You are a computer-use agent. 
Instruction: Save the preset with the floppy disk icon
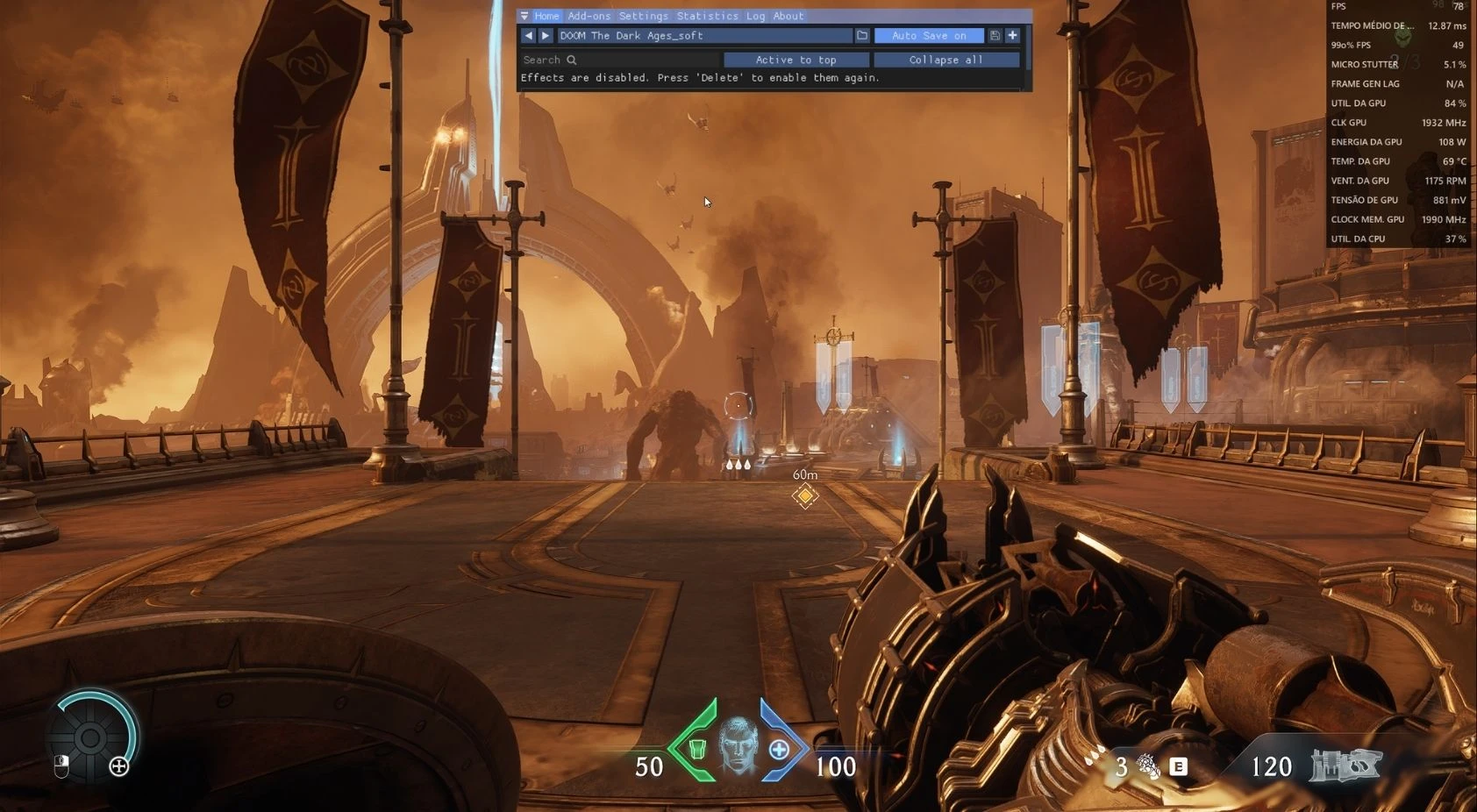coord(995,36)
